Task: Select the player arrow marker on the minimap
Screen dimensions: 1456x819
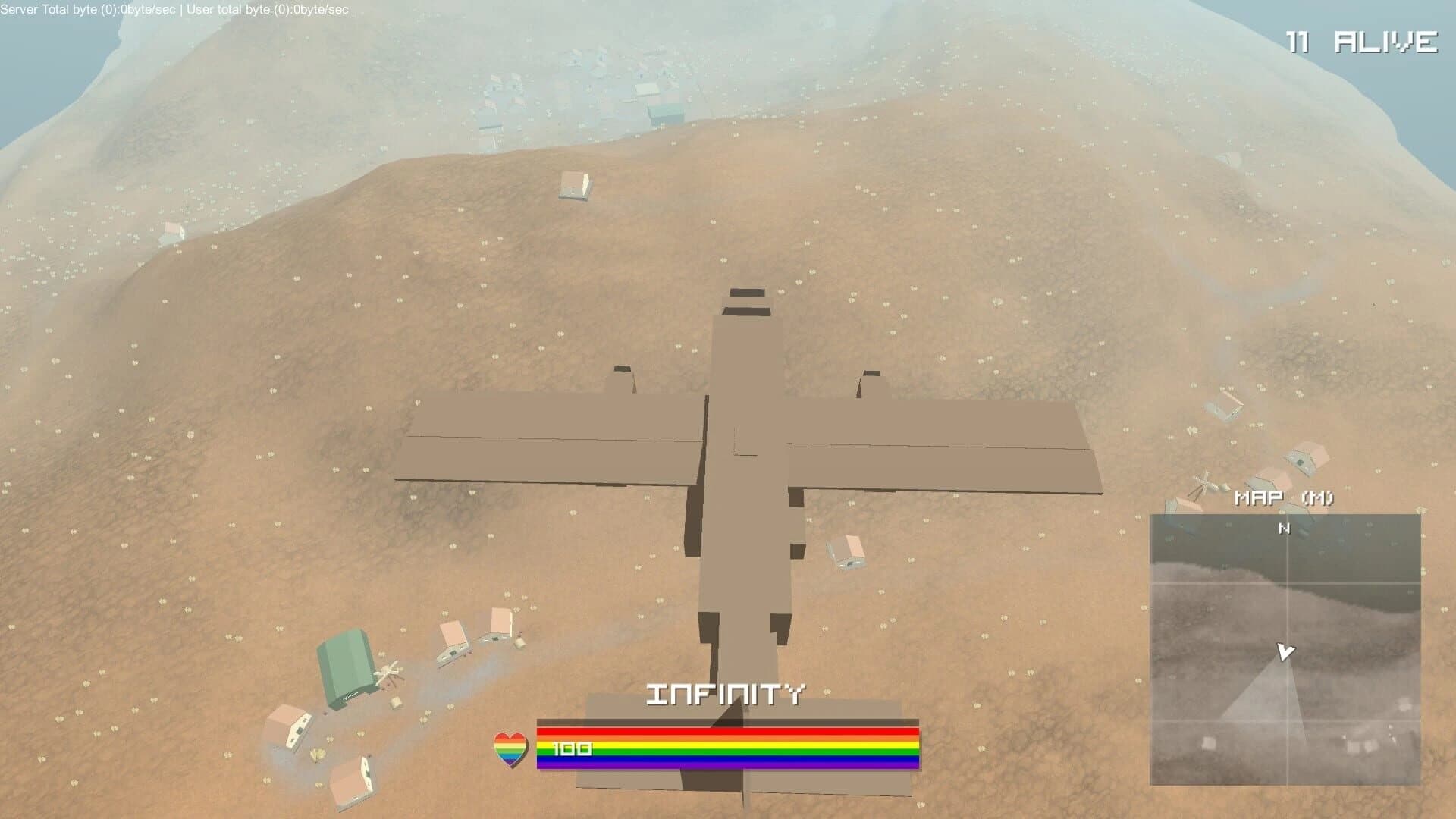Action: tap(1286, 651)
